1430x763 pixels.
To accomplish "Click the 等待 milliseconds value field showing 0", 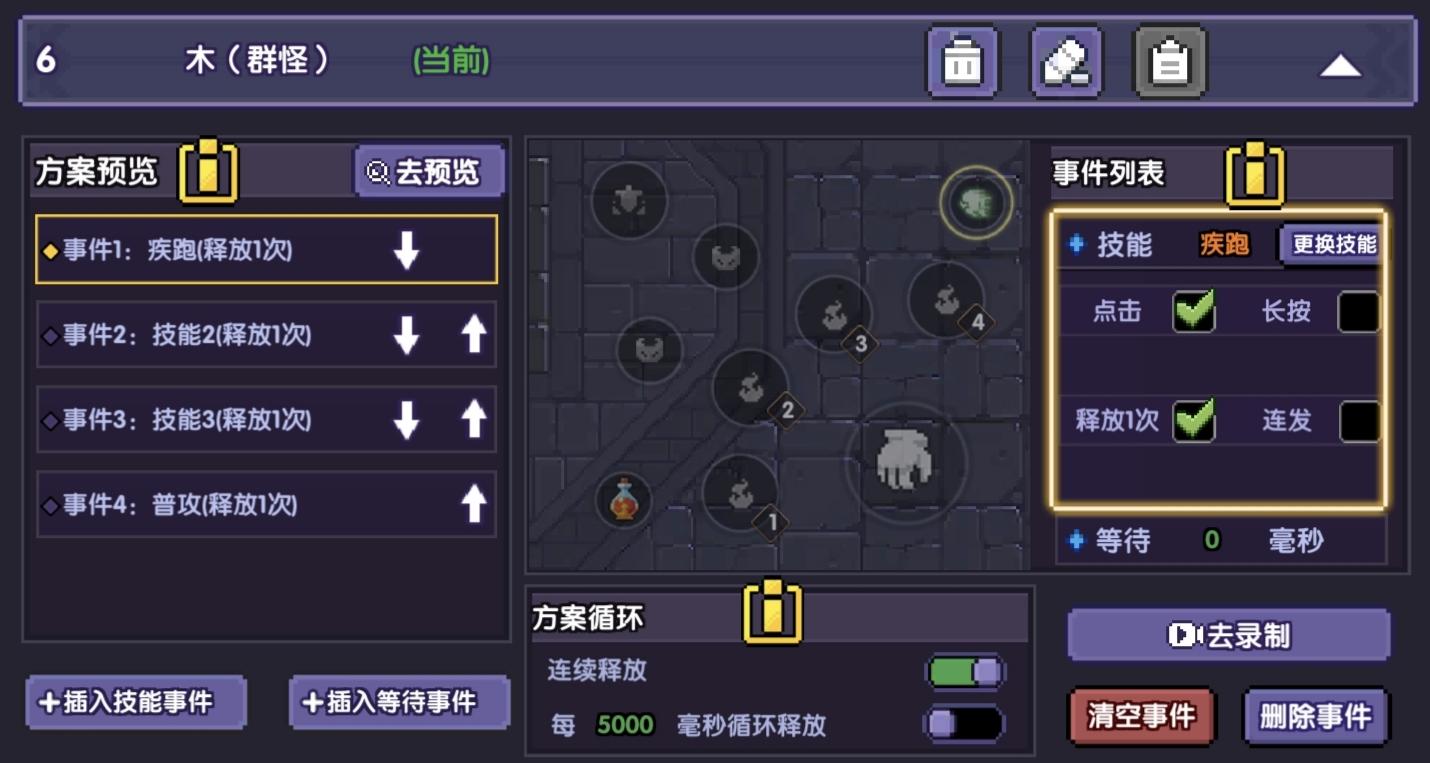I will [1210, 541].
